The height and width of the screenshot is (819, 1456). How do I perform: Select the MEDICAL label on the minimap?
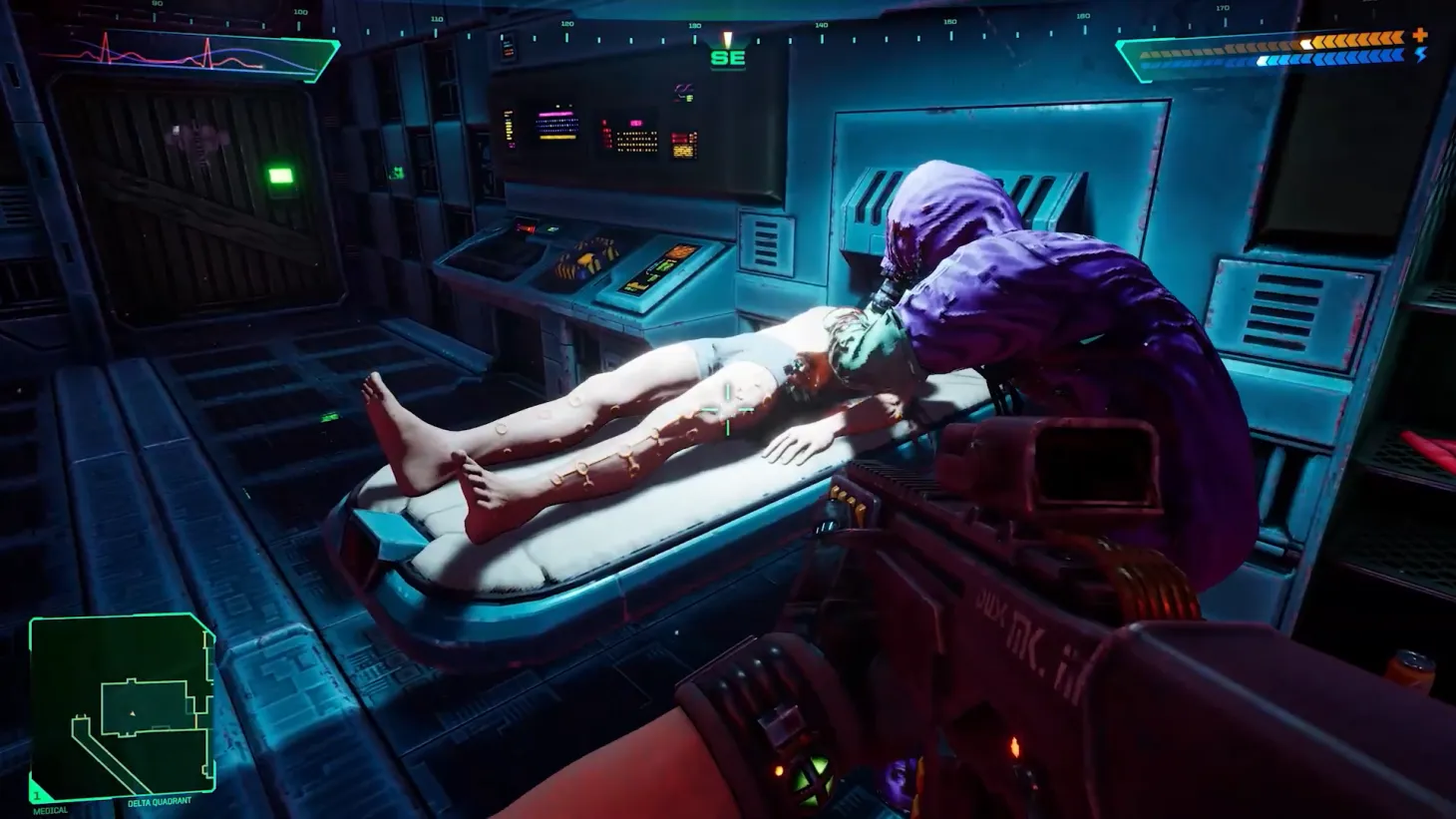click(51, 810)
